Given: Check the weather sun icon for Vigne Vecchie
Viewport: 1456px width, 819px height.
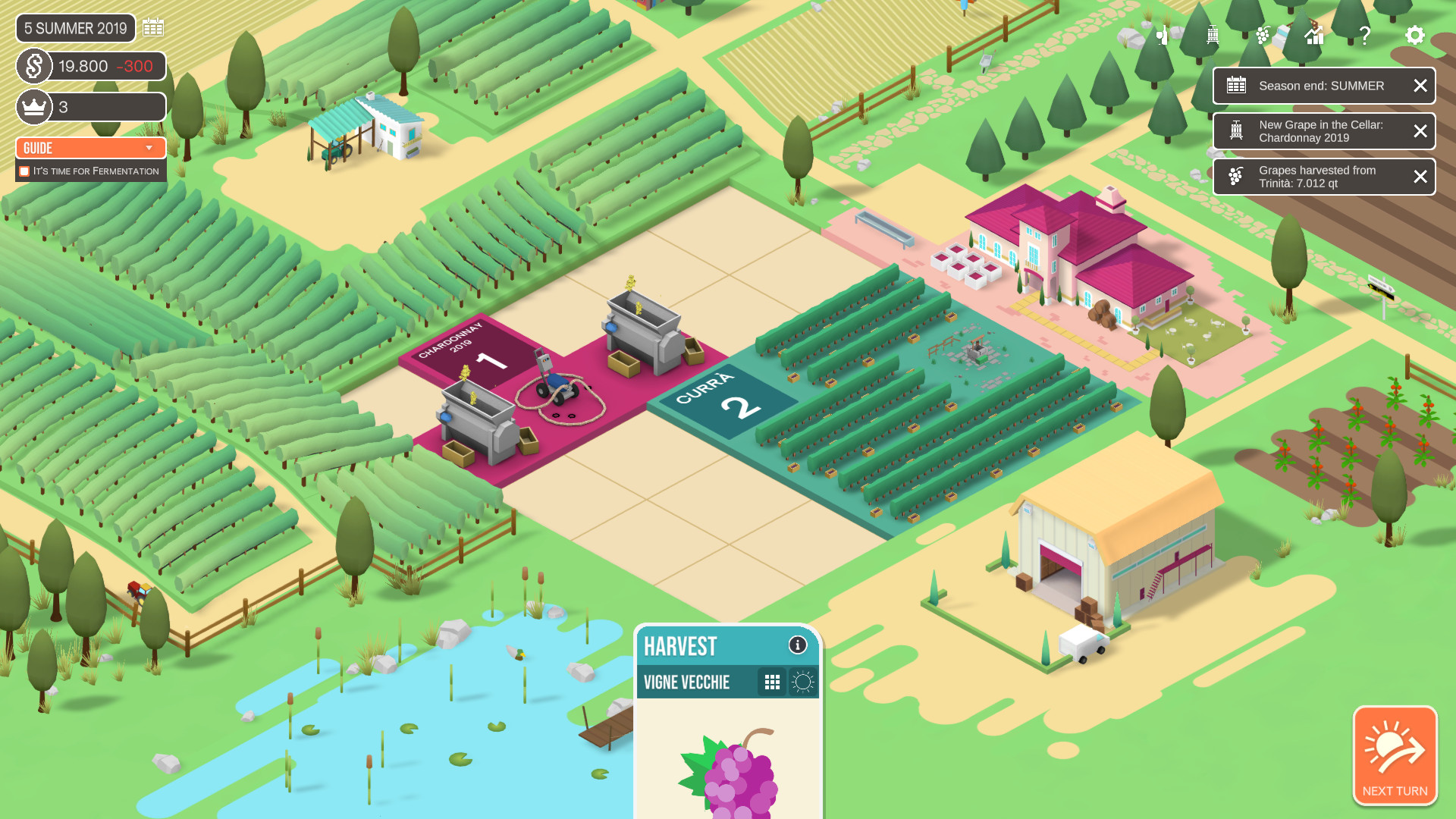Looking at the screenshot, I should click(x=802, y=682).
